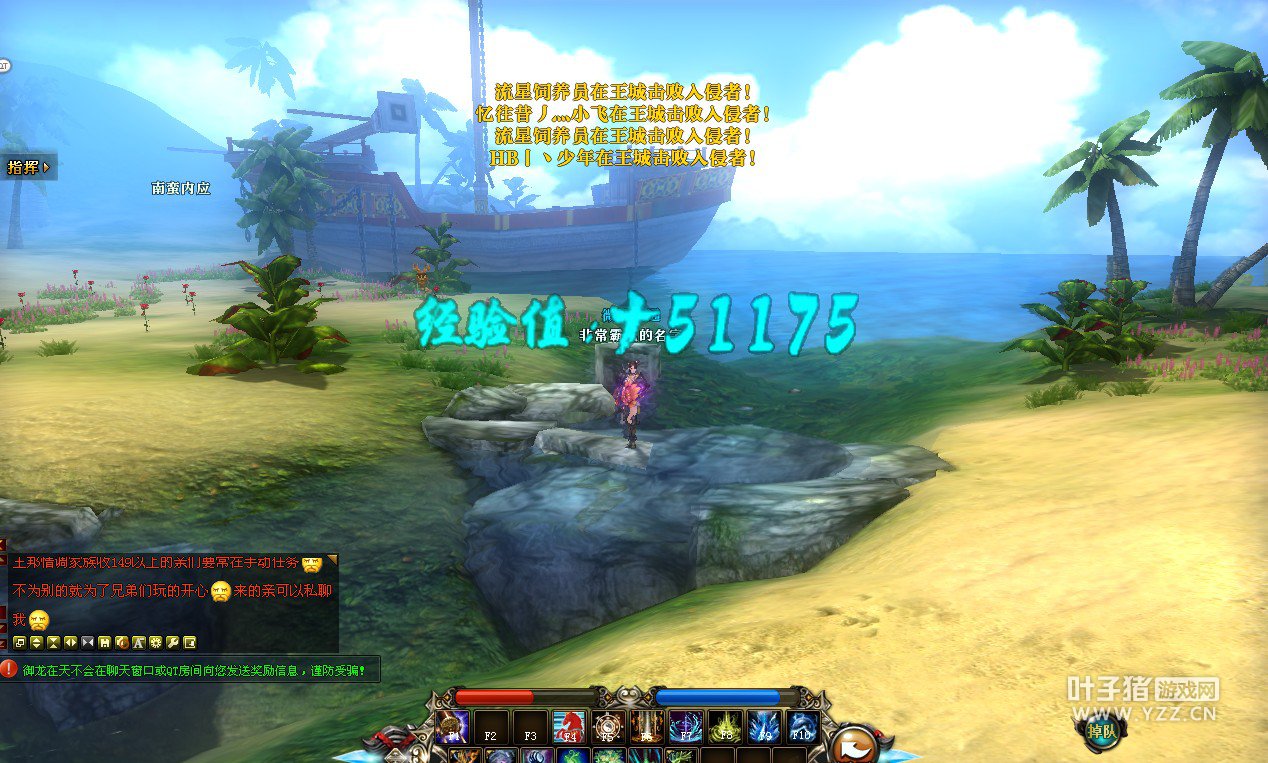Click the 掉队 button
This screenshot has width=1268, height=763.
click(x=1102, y=729)
